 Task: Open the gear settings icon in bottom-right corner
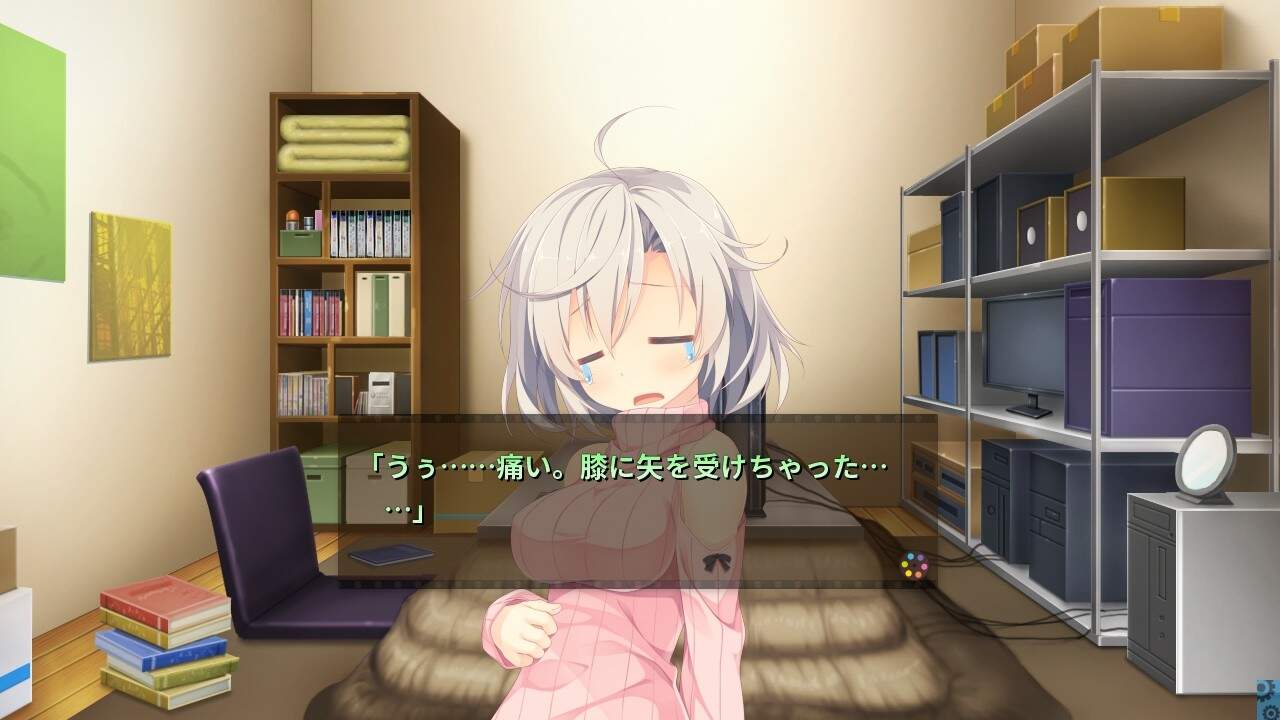pos(1270,712)
